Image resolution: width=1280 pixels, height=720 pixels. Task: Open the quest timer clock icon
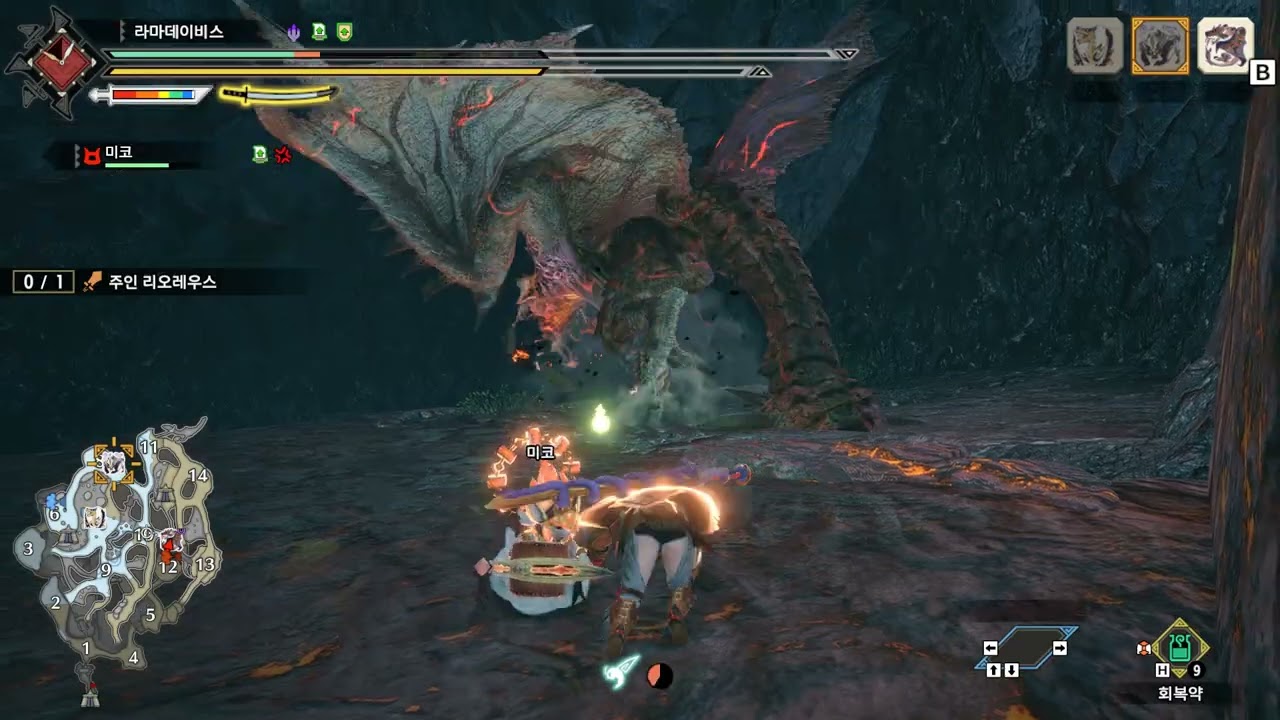[54, 62]
